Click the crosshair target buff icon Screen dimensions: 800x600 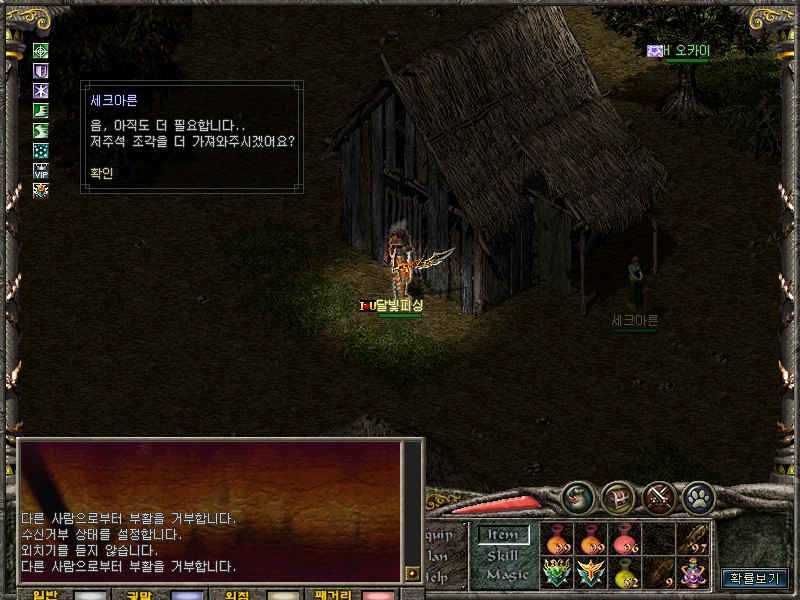[x=41, y=51]
